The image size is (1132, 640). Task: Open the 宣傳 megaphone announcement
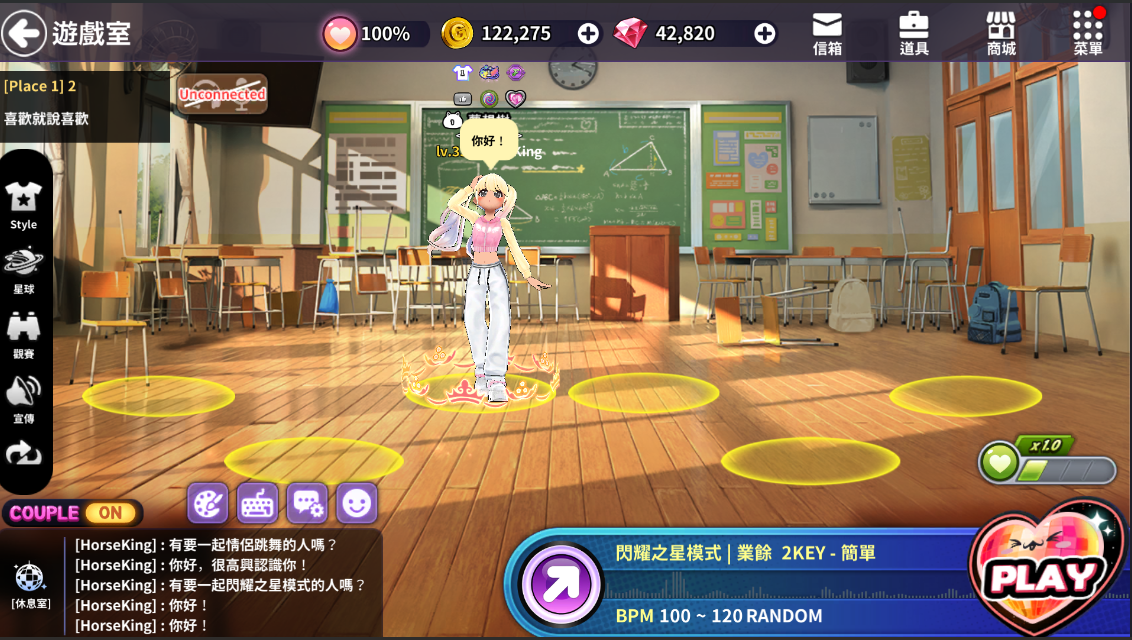tap(24, 398)
